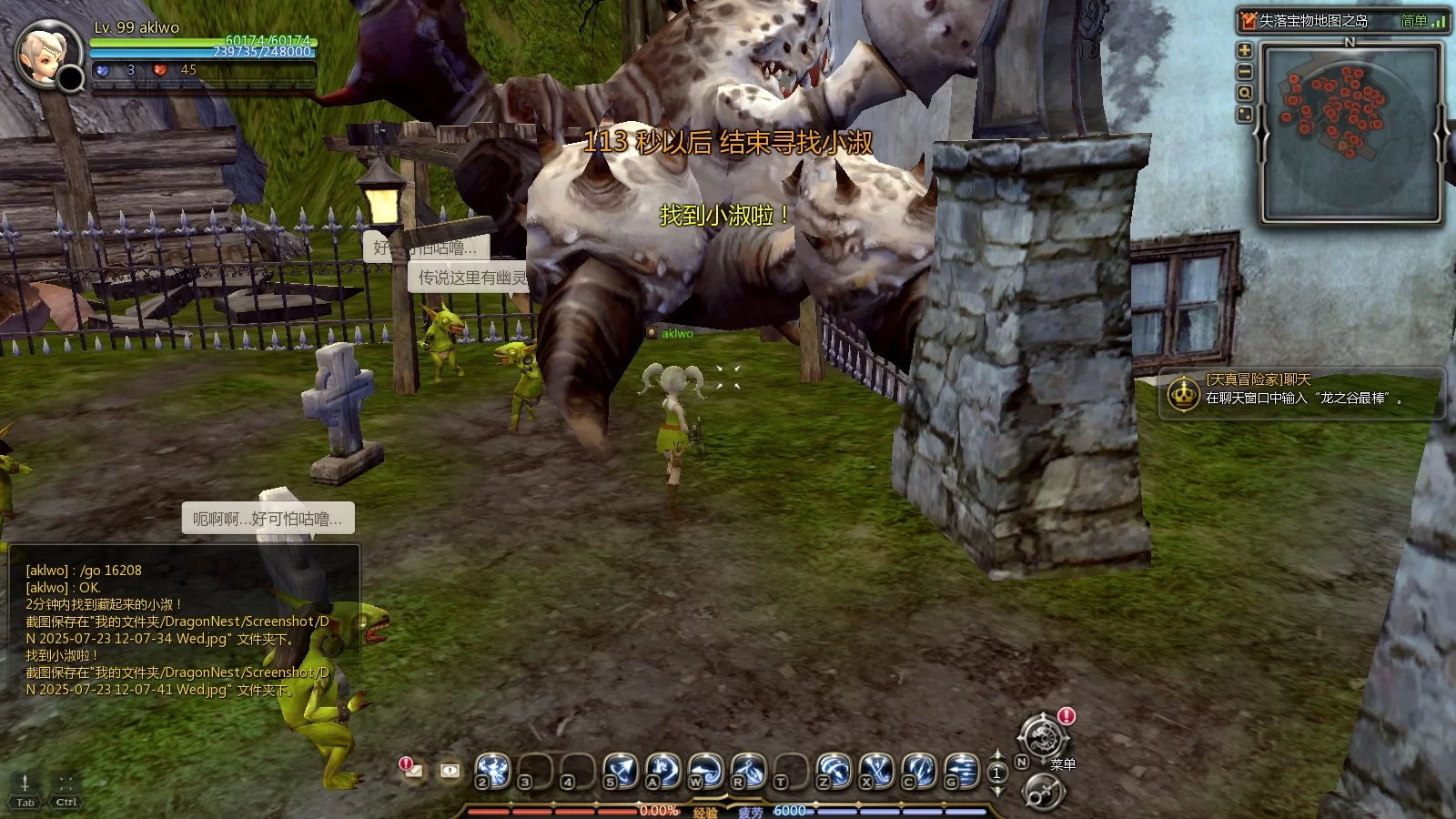Fire the multi-arrow skill on G
Screen dimensions: 1456x819
962,770
